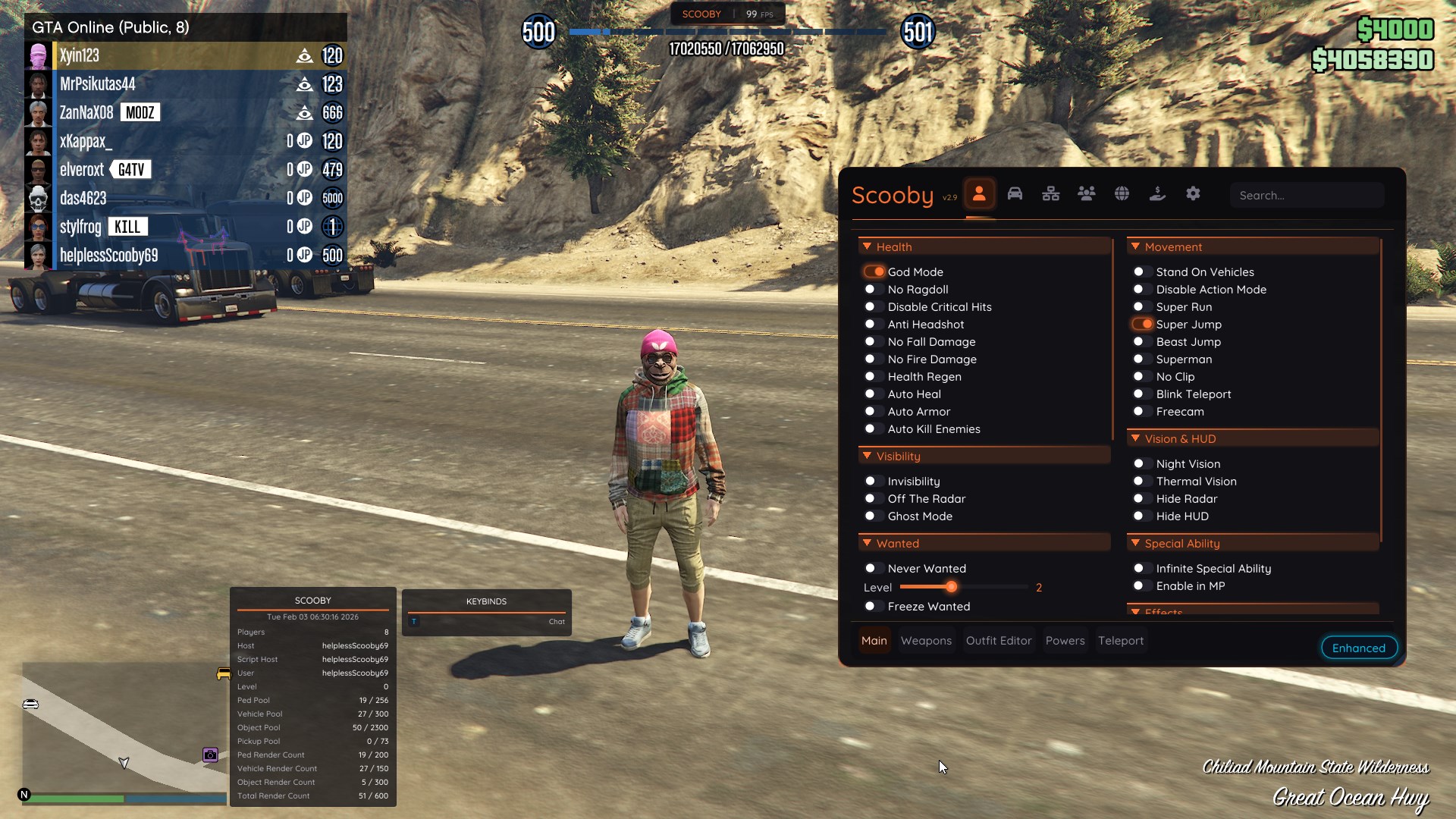Open the Teleport tab

(1121, 640)
